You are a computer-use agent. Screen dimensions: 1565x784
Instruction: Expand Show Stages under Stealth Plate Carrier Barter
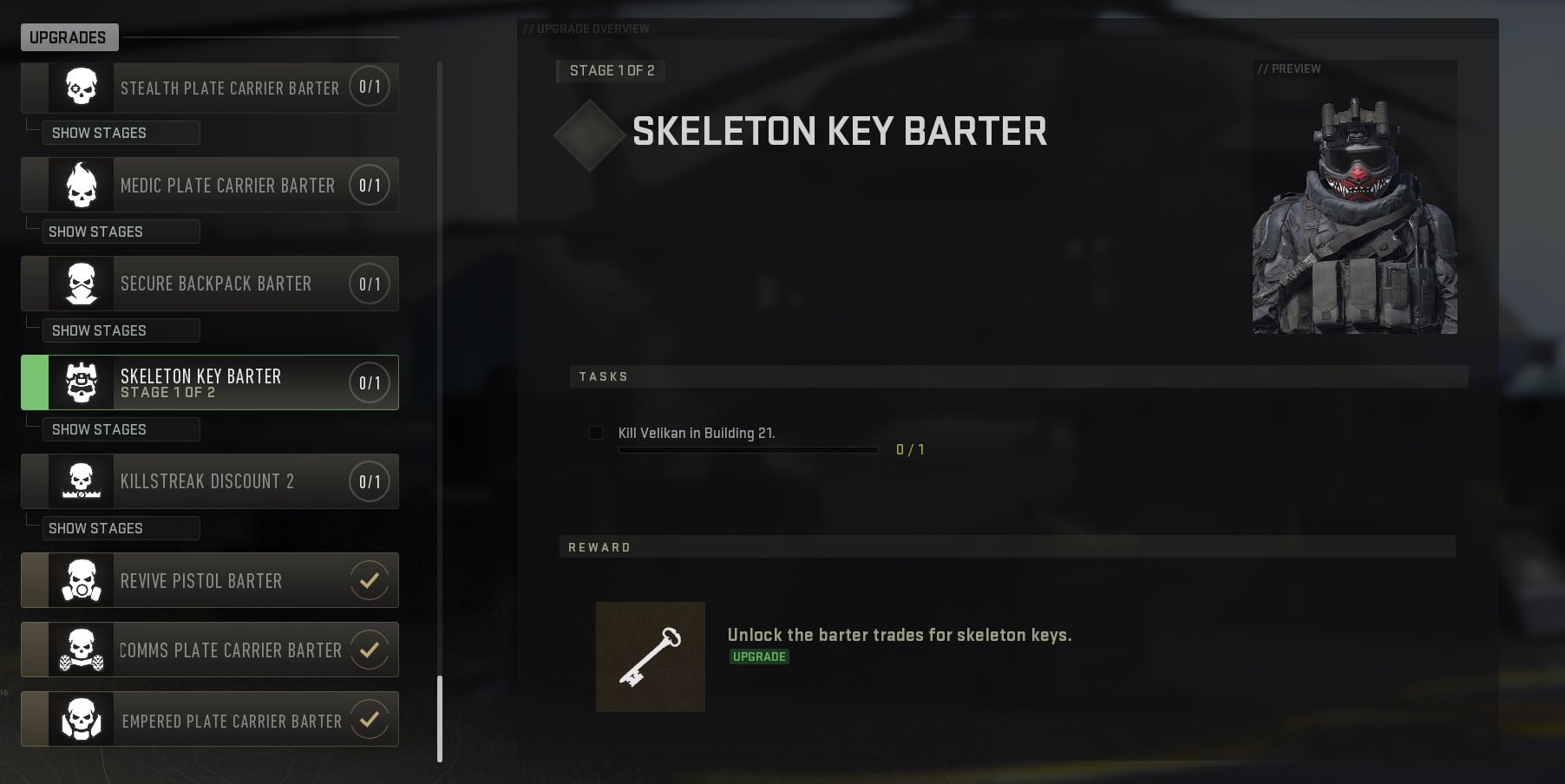tap(121, 133)
